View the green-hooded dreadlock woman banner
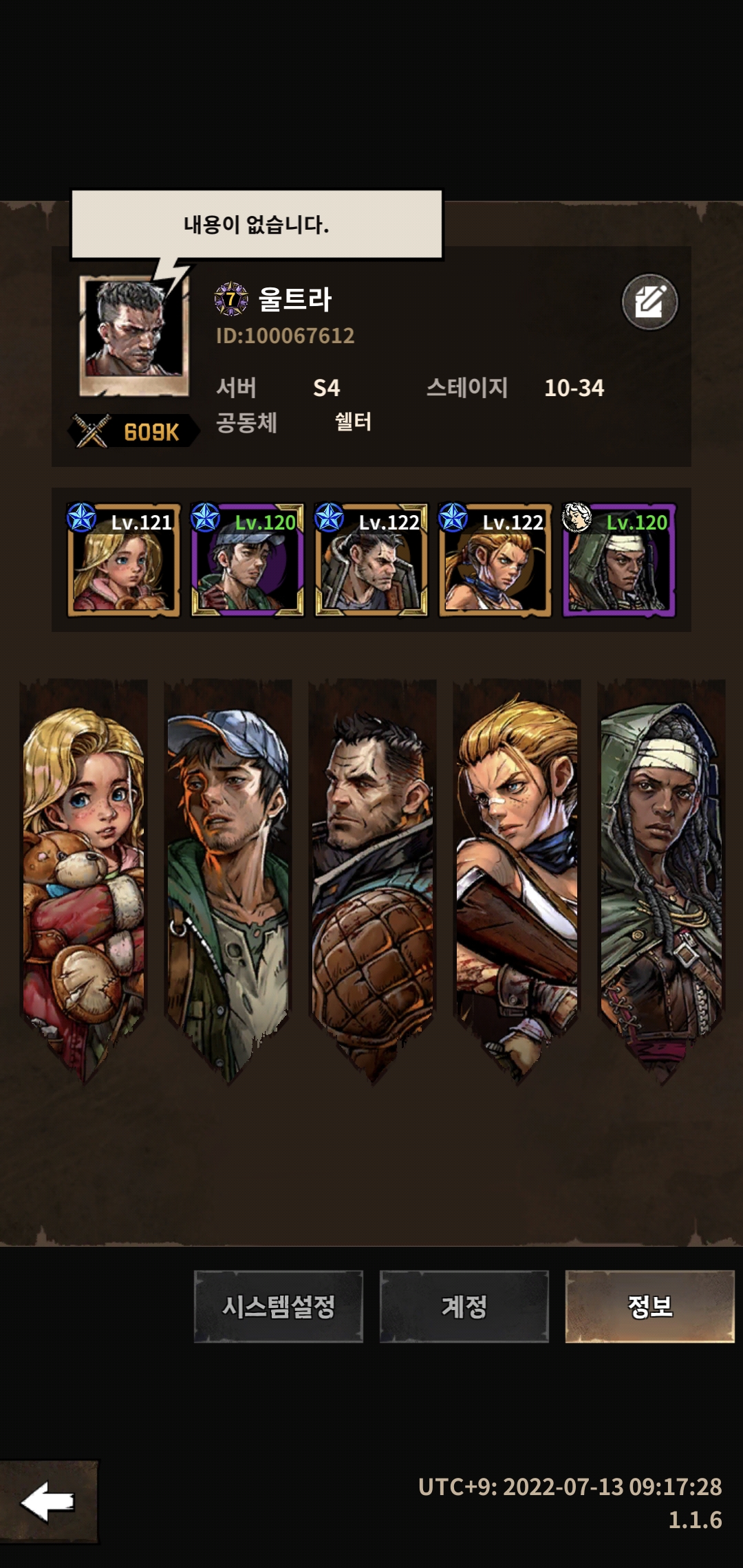This screenshot has width=743, height=1568. [662, 873]
